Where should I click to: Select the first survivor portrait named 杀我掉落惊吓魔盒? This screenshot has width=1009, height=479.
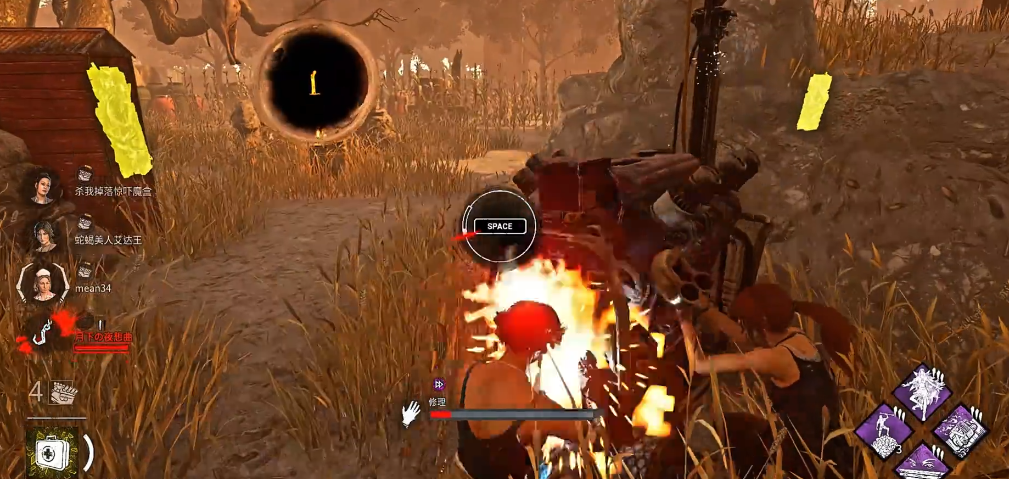43,186
